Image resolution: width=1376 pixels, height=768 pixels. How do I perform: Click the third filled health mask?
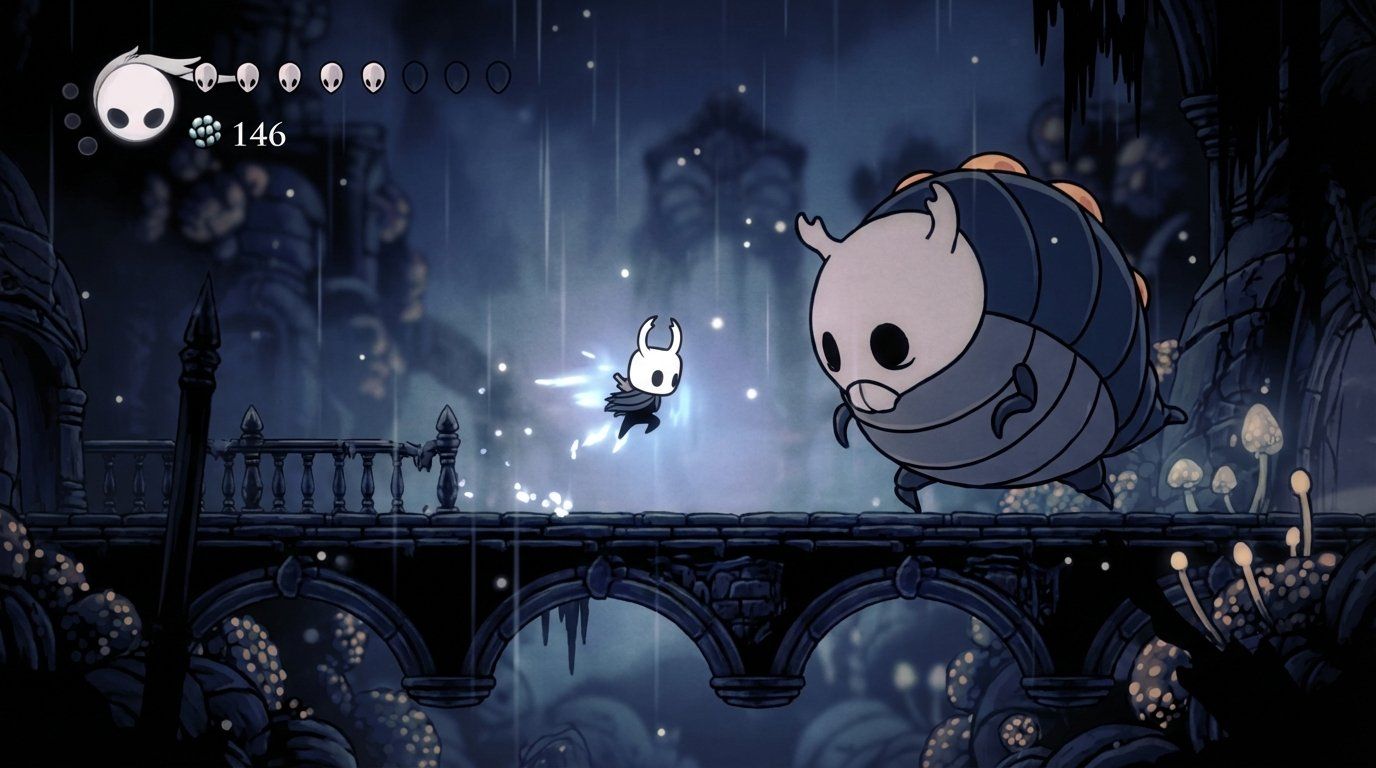[289, 75]
